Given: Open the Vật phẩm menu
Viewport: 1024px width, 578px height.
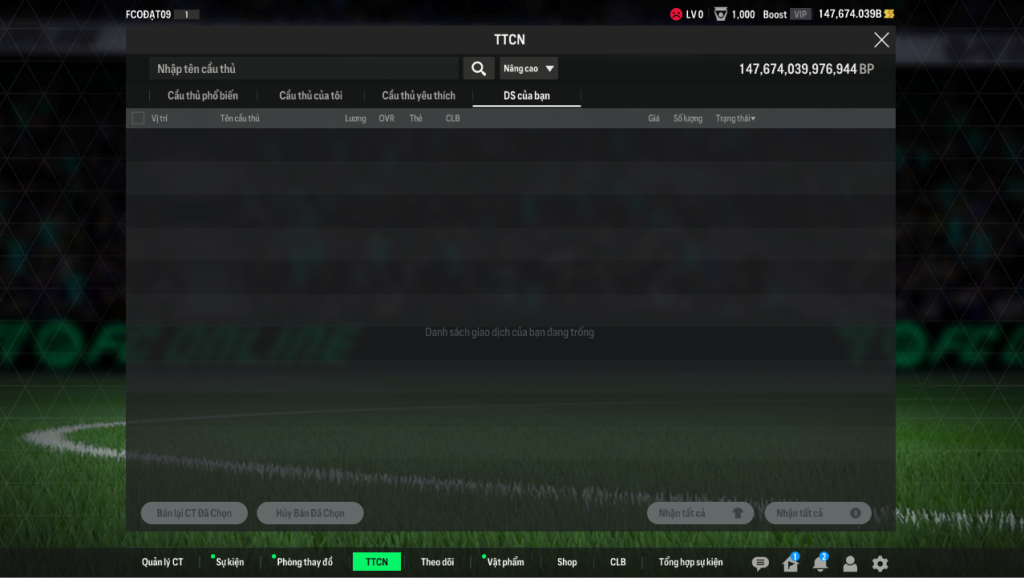Looking at the screenshot, I should pyautogui.click(x=505, y=562).
